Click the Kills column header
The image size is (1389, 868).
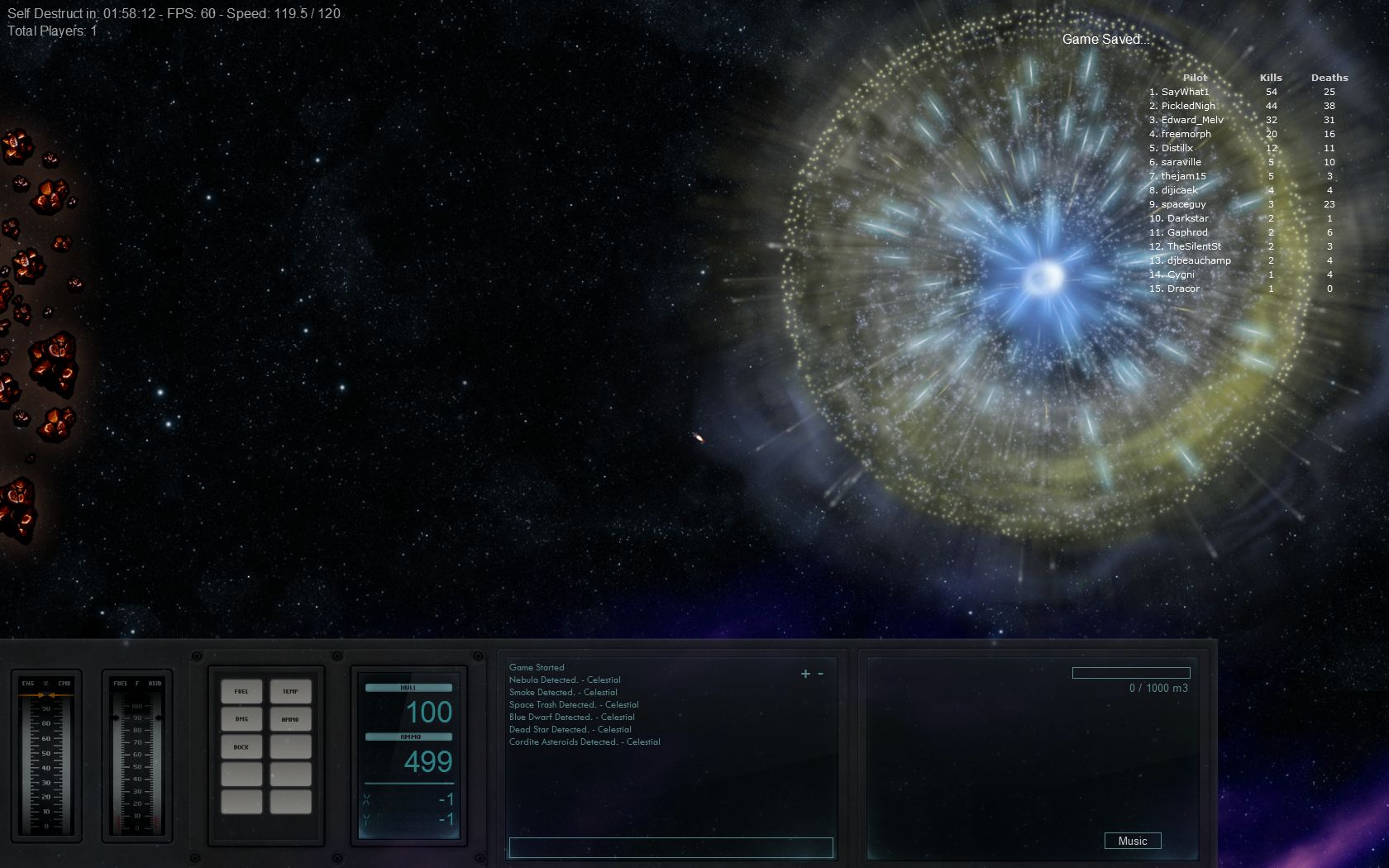click(x=1271, y=78)
